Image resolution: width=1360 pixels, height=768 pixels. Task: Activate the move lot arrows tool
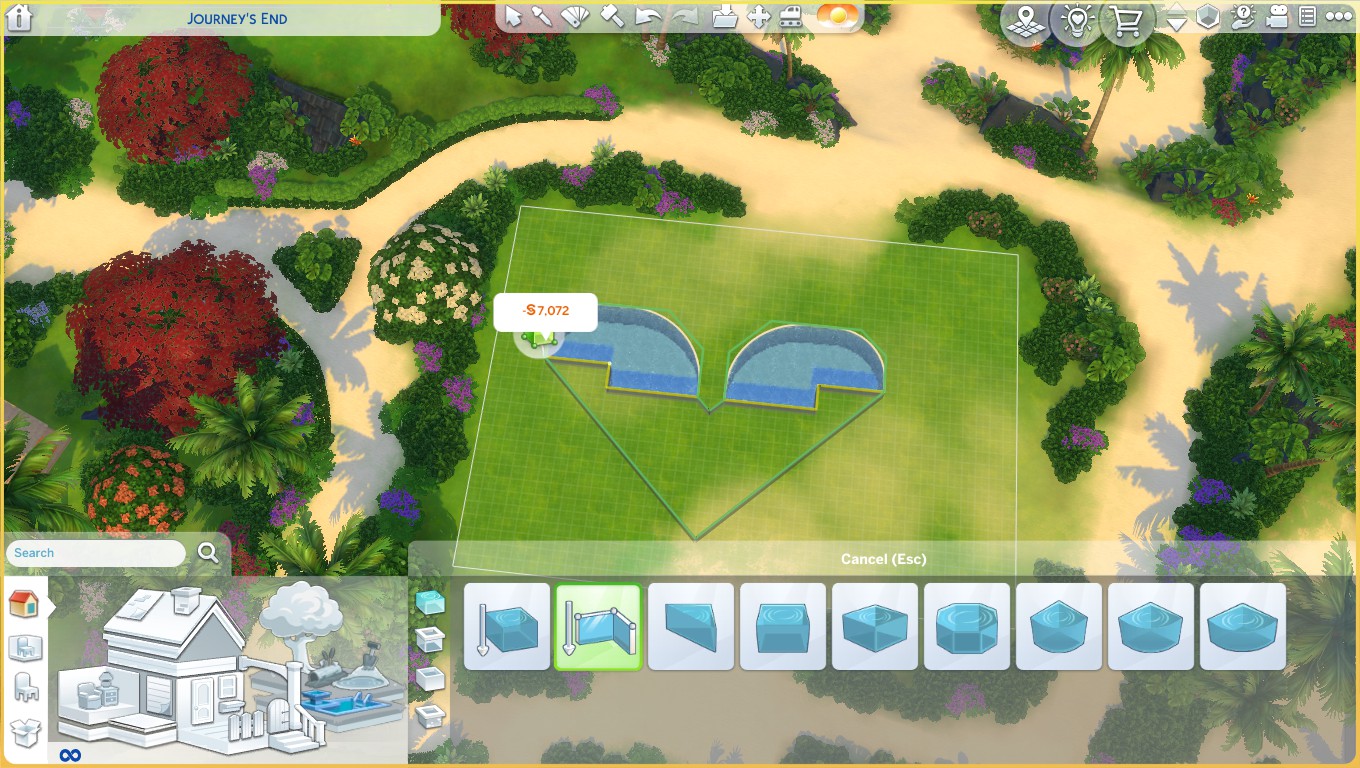[759, 17]
